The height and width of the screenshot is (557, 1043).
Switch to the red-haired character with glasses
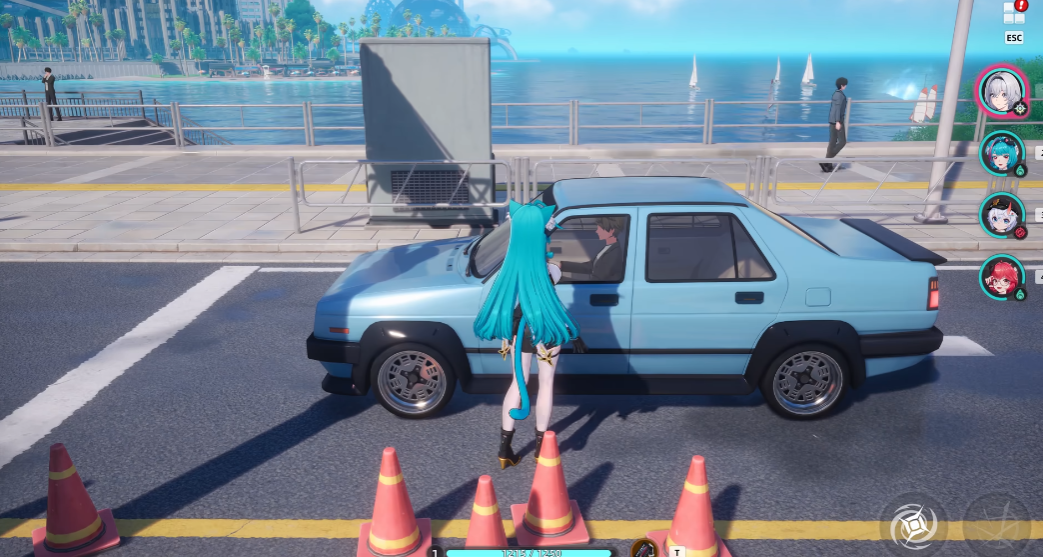[x=1002, y=278]
